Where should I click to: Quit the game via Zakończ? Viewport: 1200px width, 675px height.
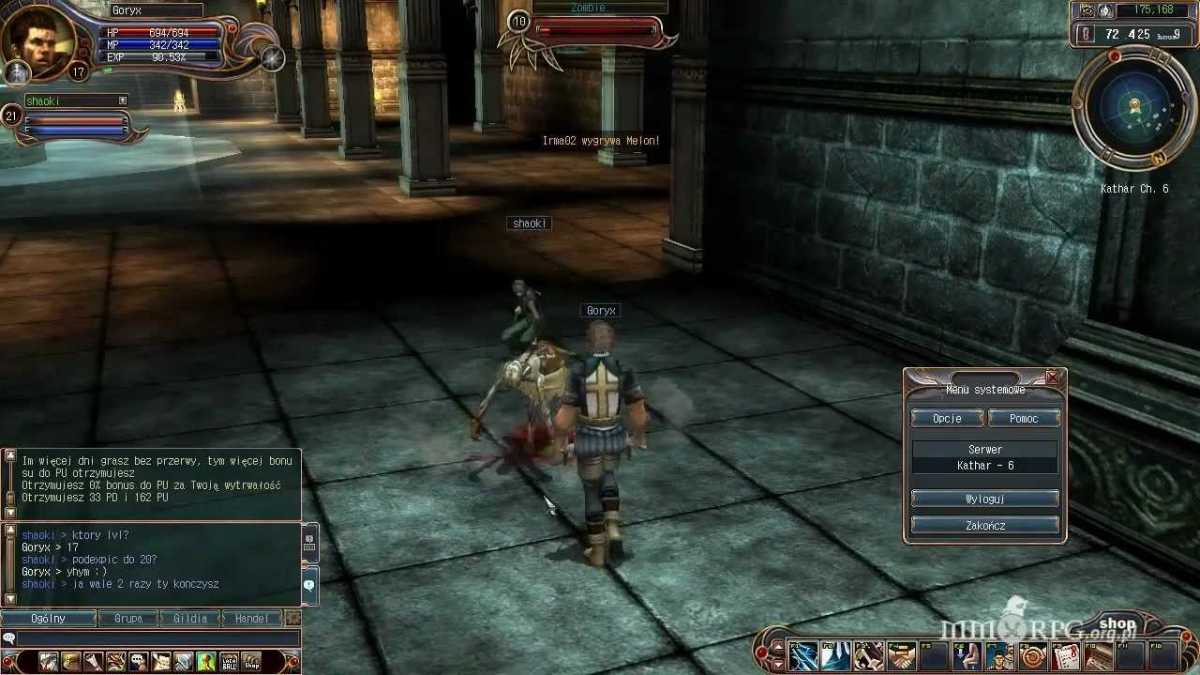click(985, 525)
